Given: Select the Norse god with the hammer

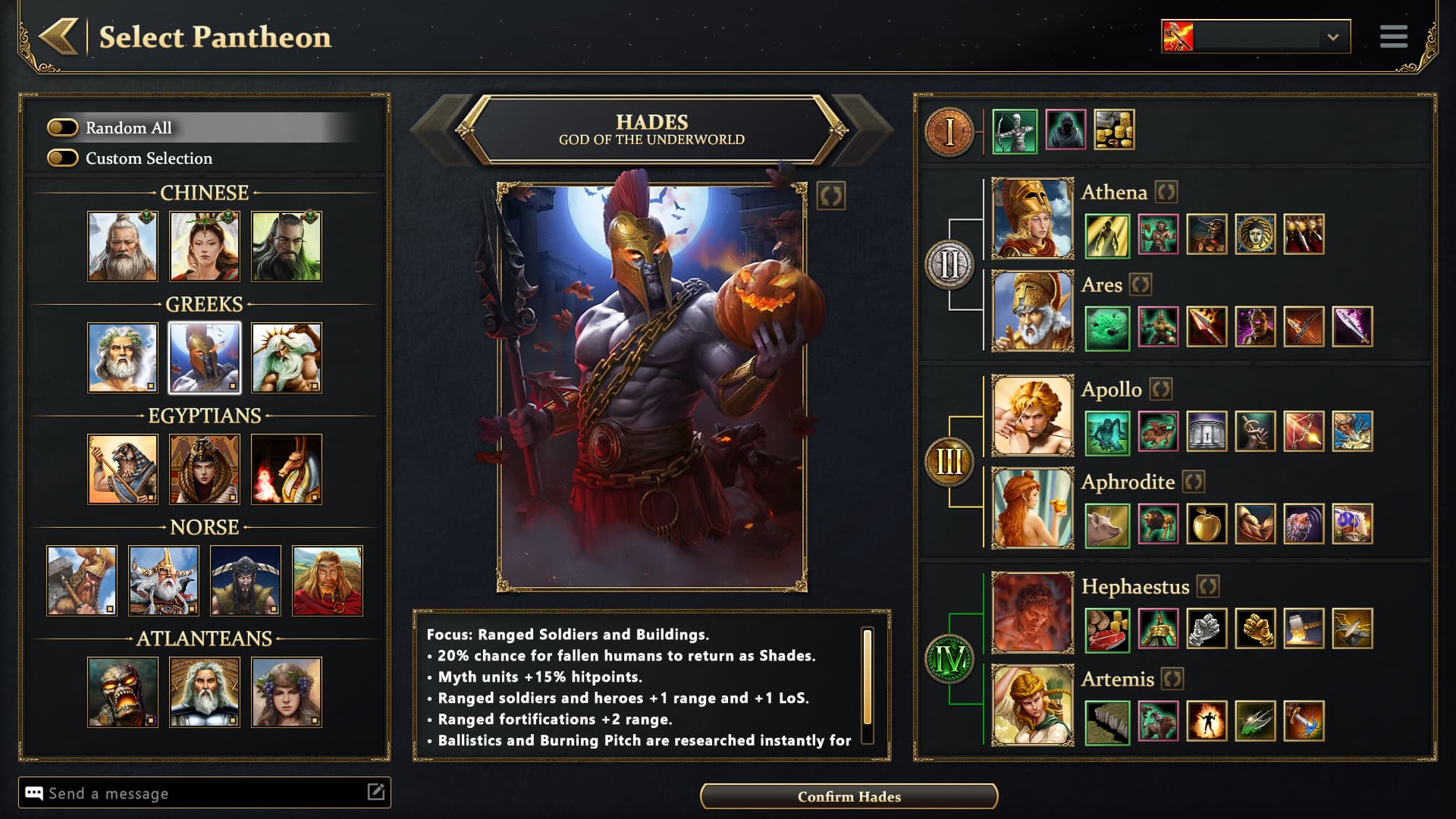Looking at the screenshot, I should click(82, 580).
